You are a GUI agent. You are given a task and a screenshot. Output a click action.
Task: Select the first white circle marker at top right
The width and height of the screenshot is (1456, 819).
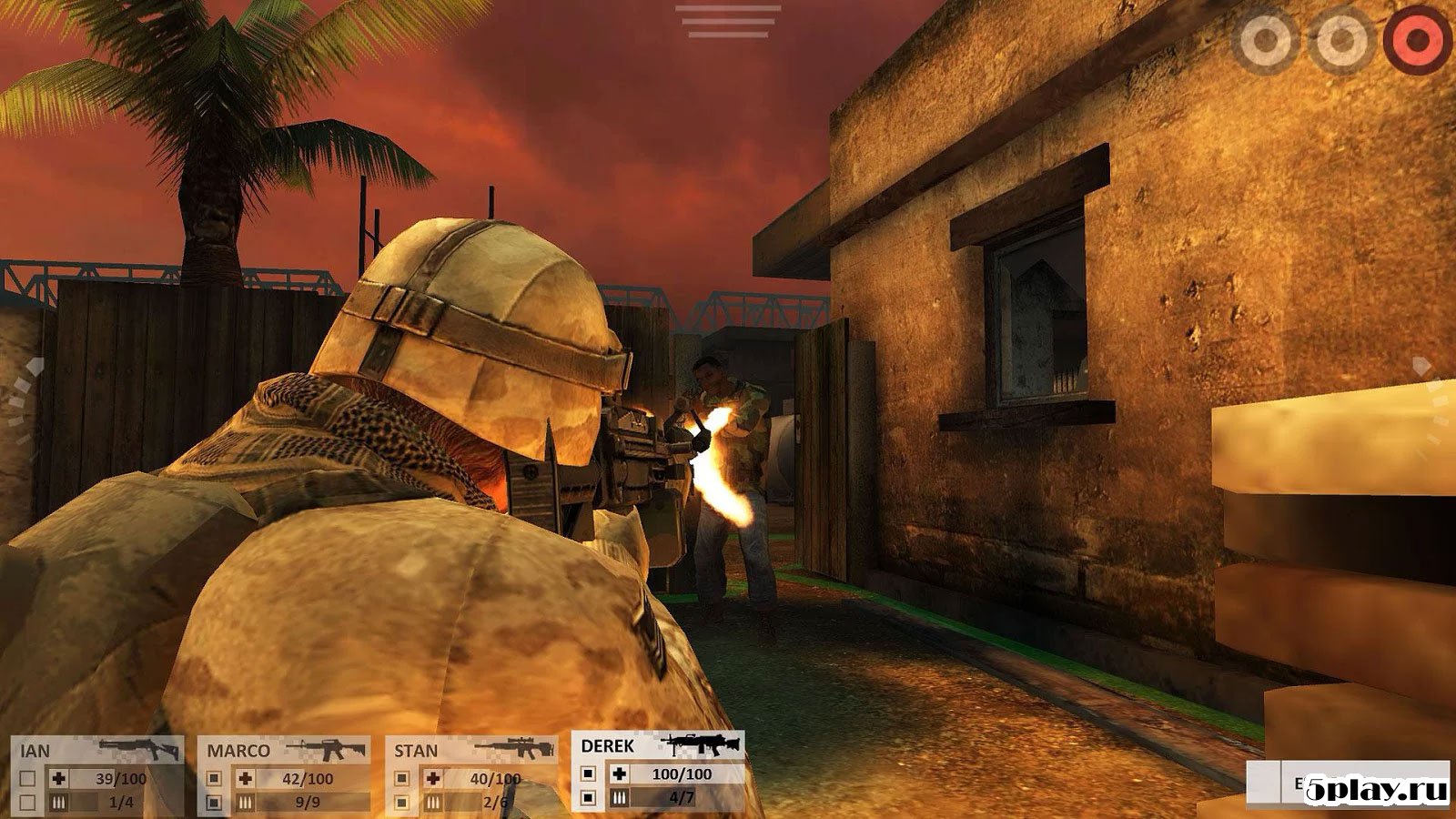pos(1268,39)
